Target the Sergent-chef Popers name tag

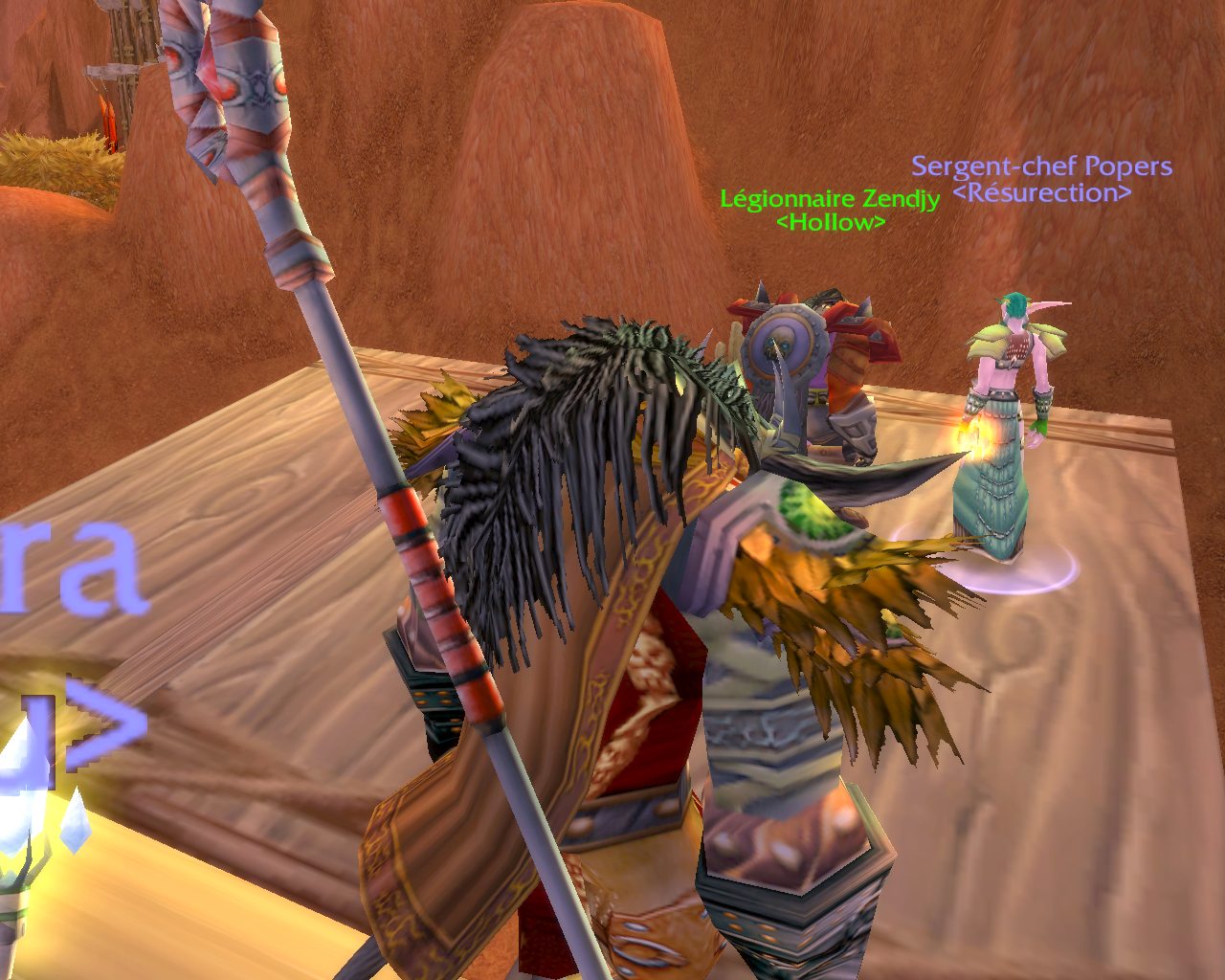pos(1041,167)
